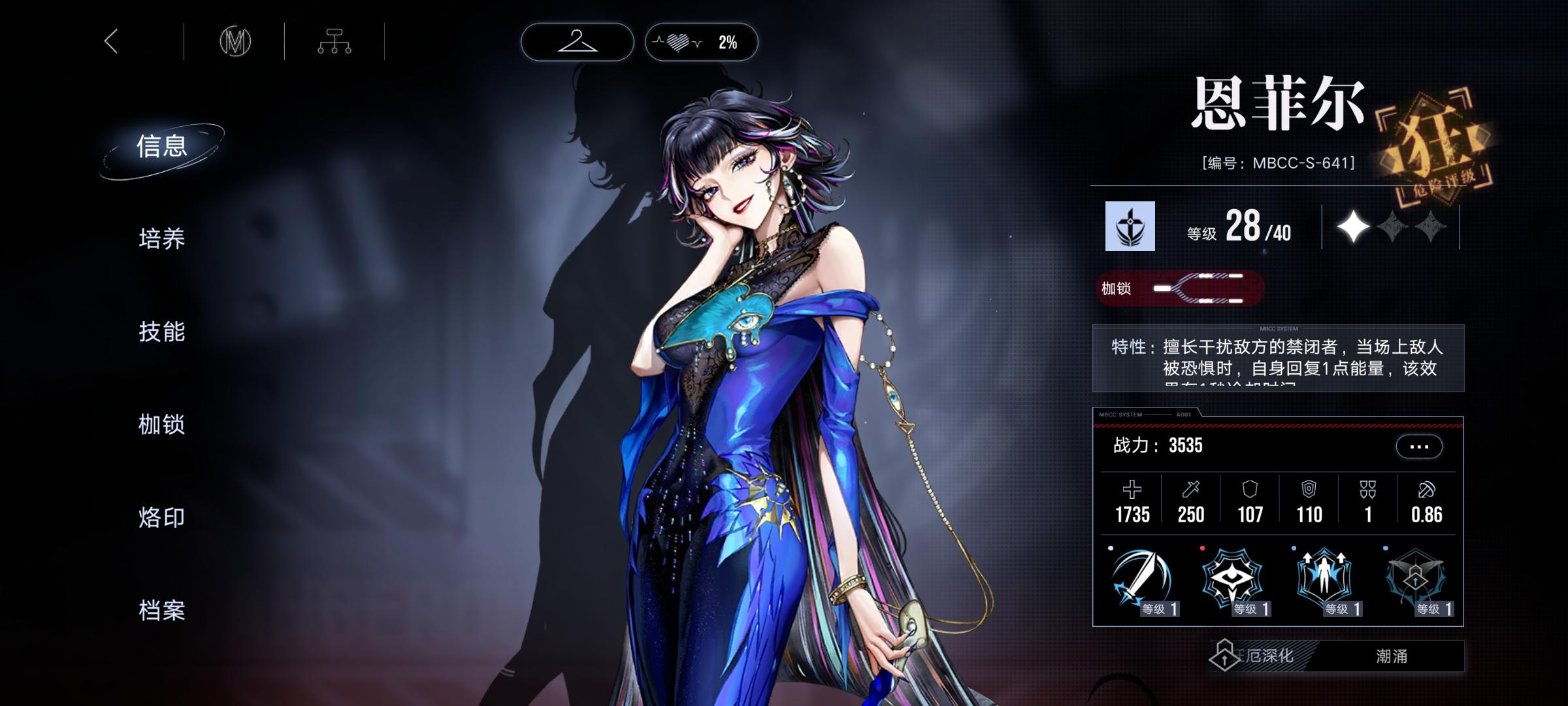
Task: Click the class emblem icon beside level
Action: [1130, 226]
